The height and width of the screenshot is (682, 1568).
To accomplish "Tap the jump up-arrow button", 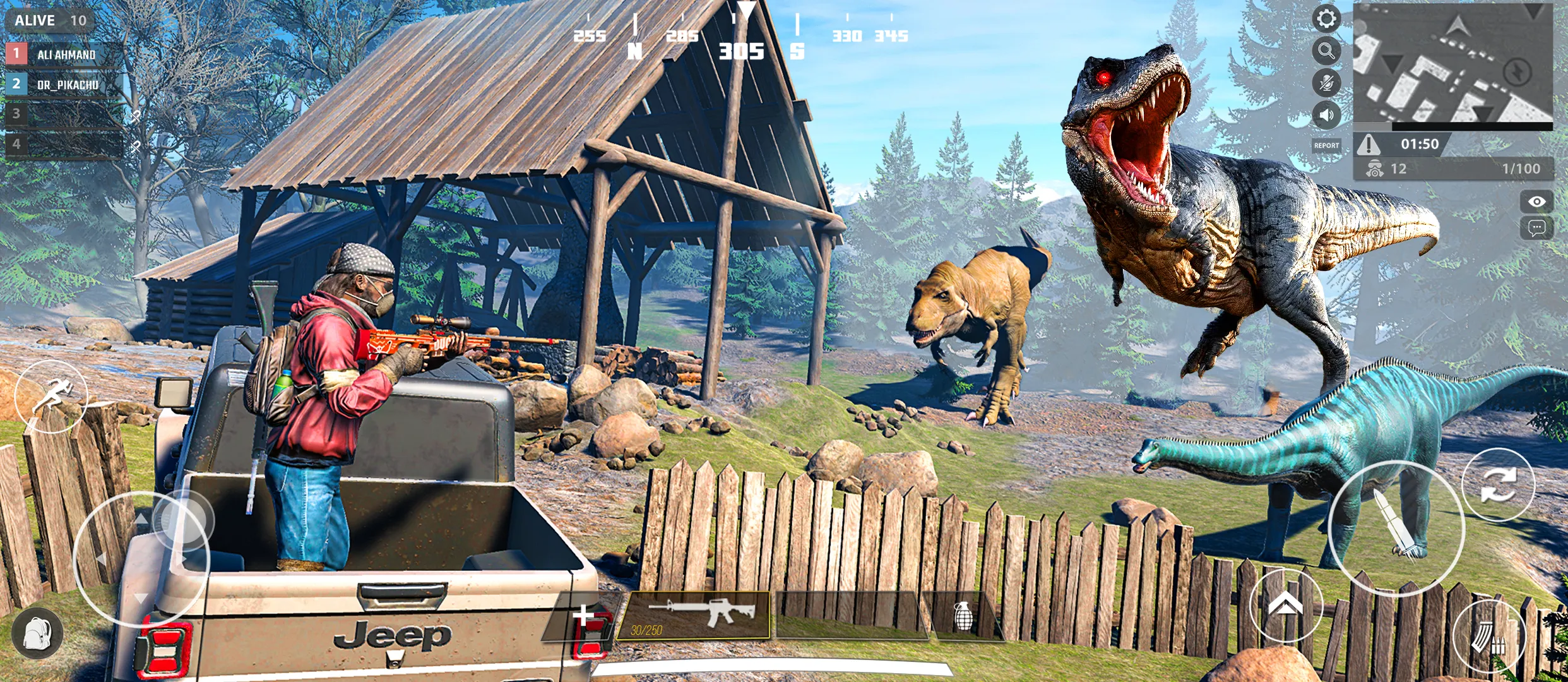I will coord(1285,606).
